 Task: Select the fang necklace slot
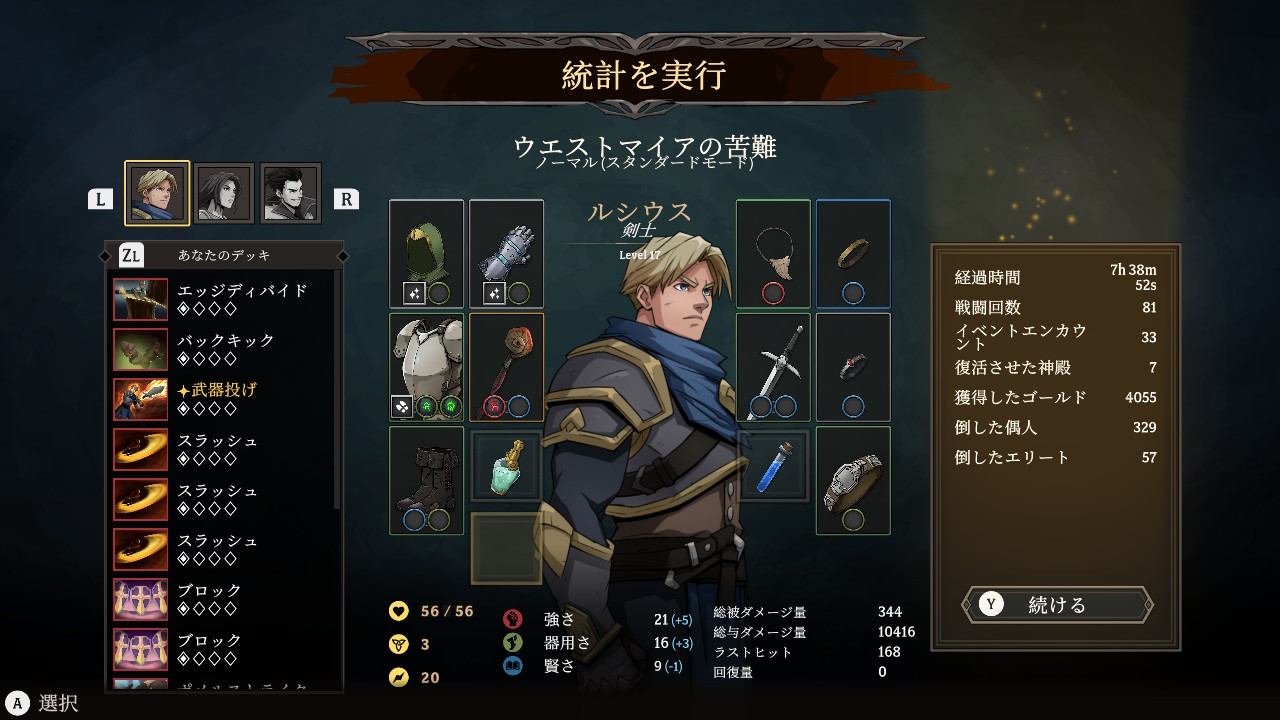coord(773,254)
